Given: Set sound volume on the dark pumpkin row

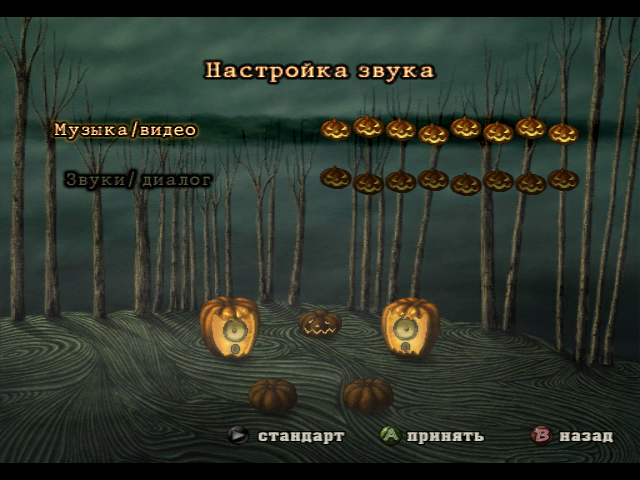Looking at the screenshot, I should pyautogui.click(x=449, y=180).
